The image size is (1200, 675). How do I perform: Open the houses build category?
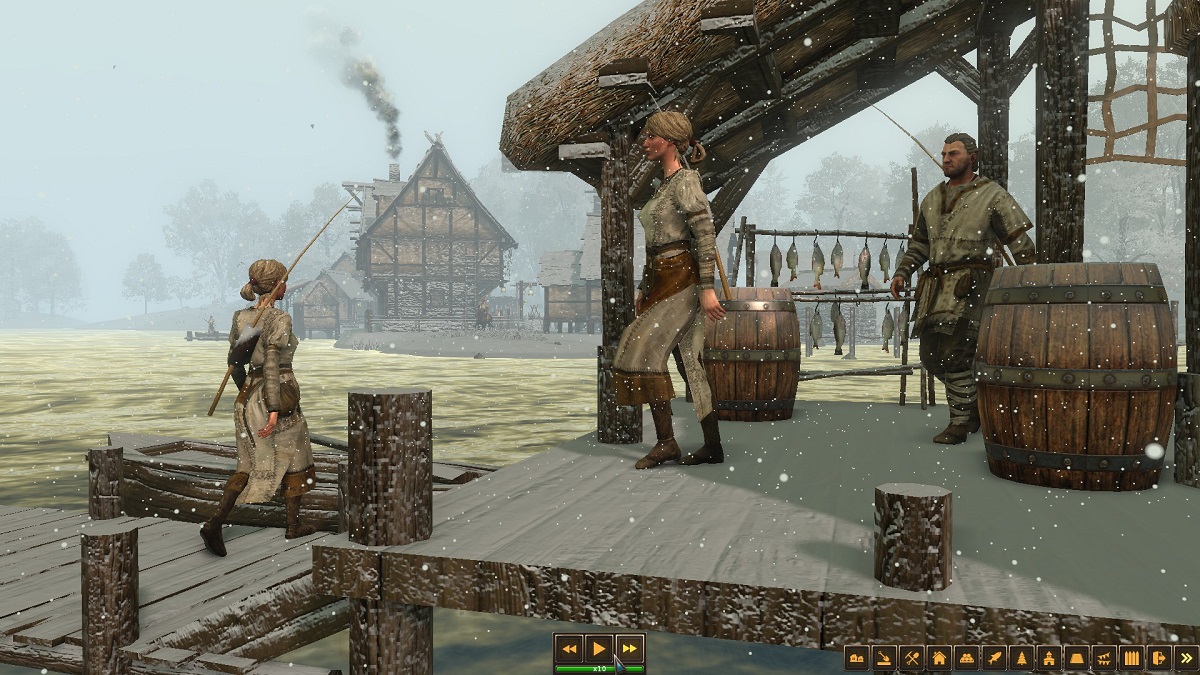[857, 657]
